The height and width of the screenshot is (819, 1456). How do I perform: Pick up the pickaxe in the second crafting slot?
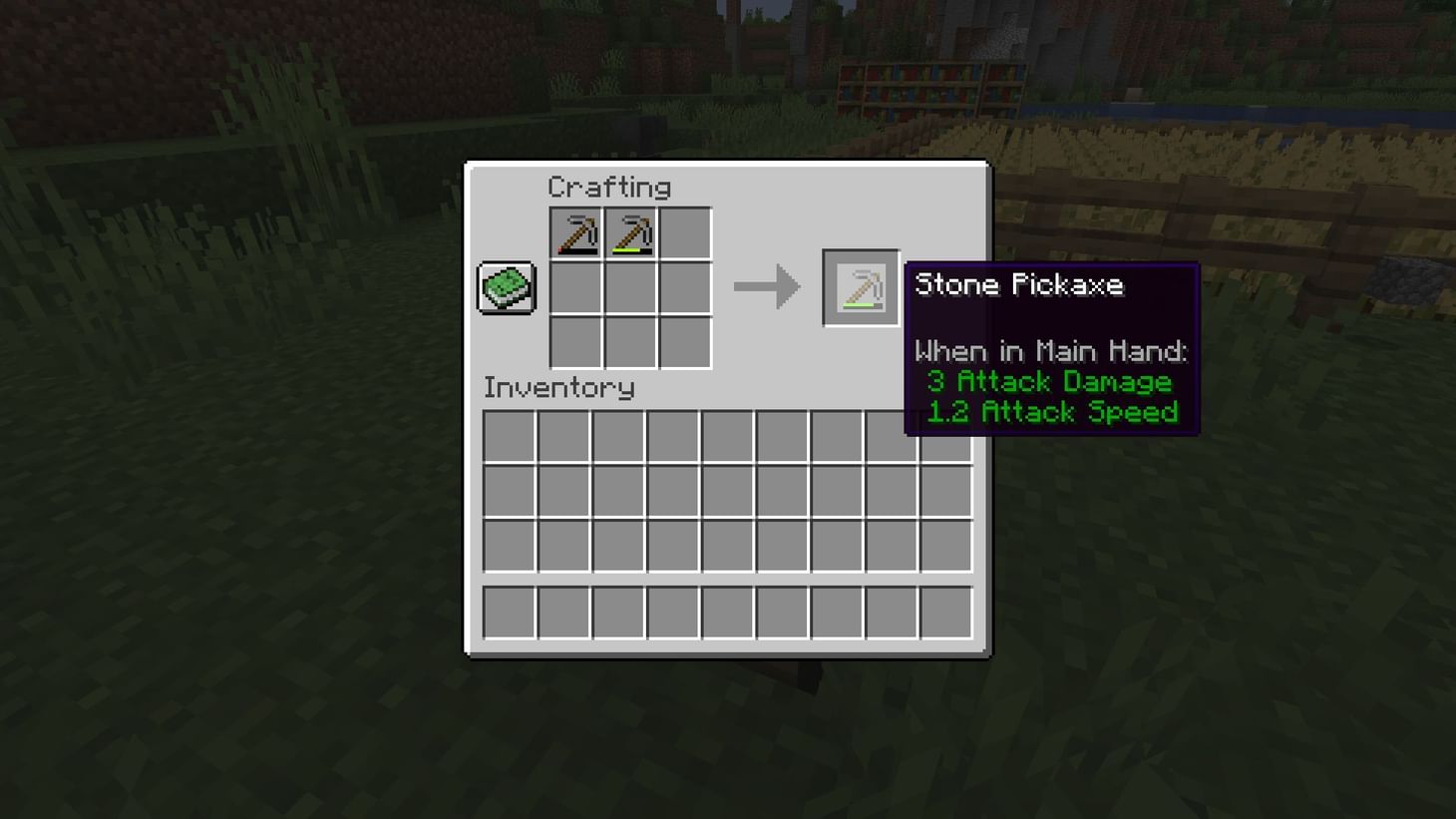[630, 232]
